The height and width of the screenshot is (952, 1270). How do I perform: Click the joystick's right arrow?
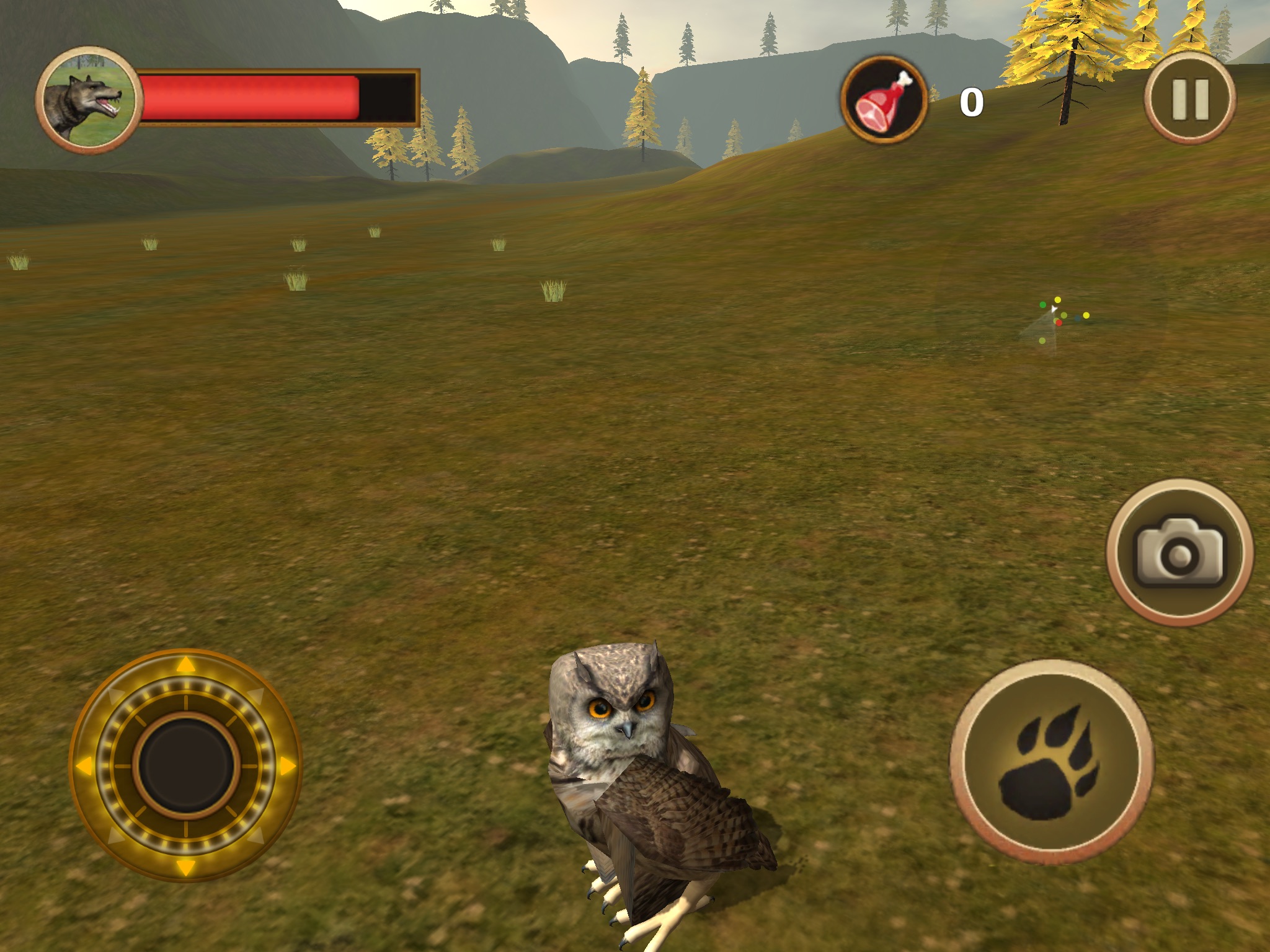tap(286, 766)
